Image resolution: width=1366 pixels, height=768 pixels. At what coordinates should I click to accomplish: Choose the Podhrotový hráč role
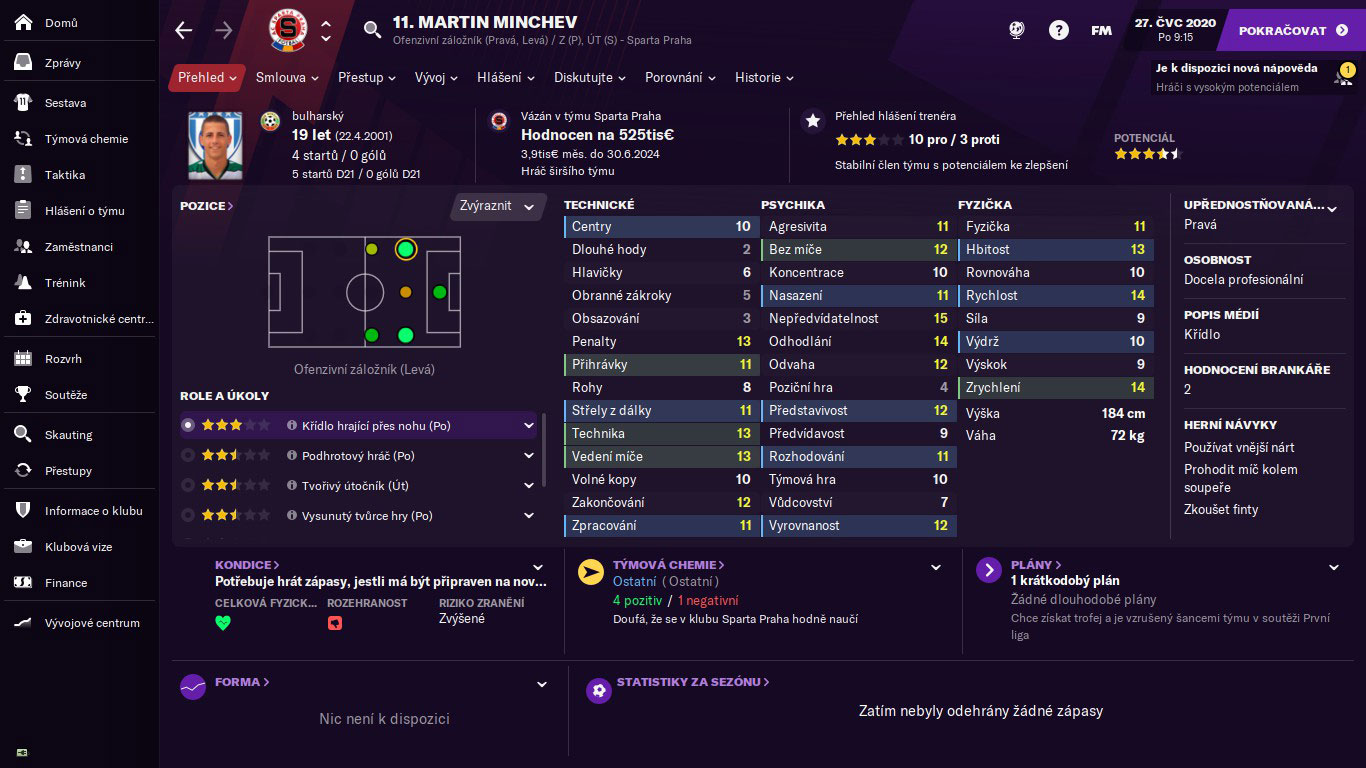[358, 456]
